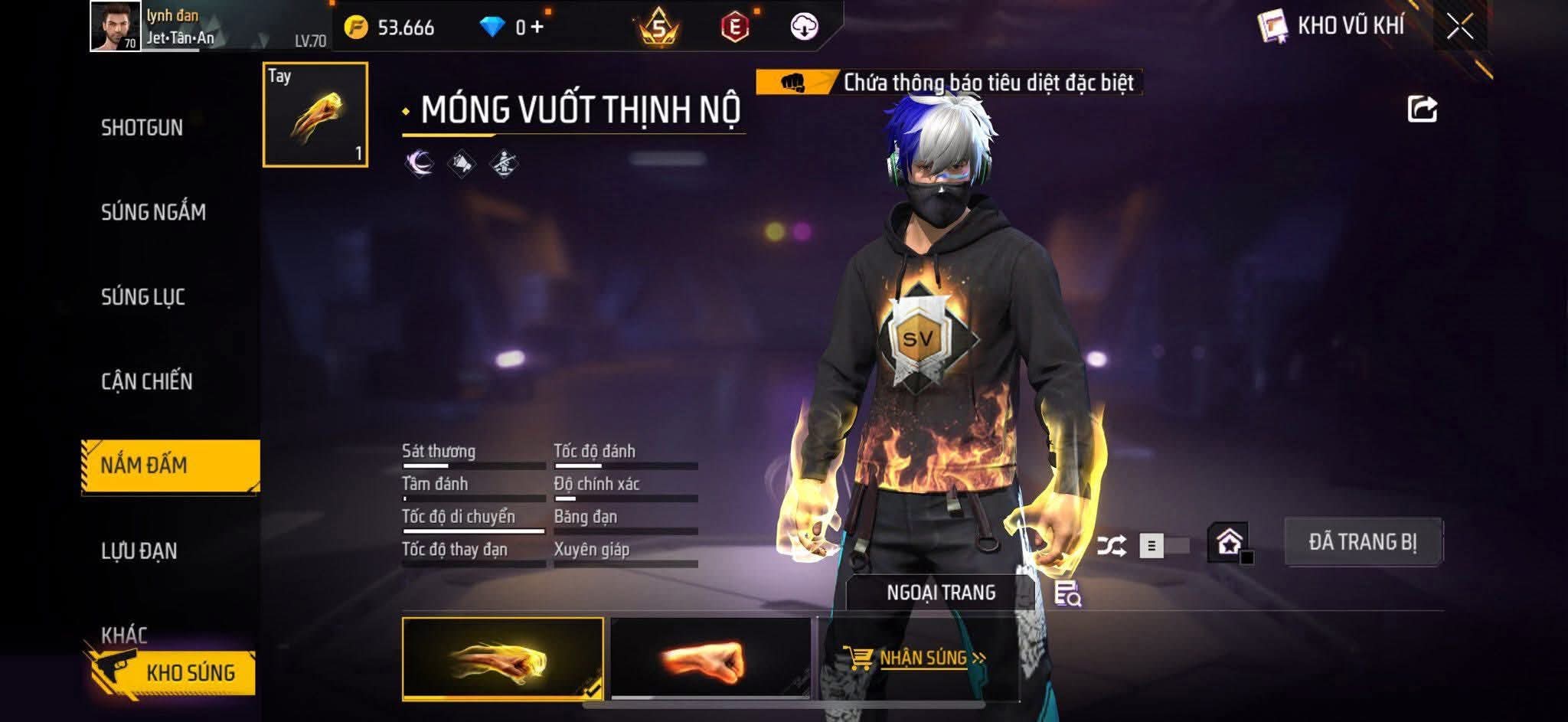The width and height of the screenshot is (1568, 722).
Task: Close the weapon vault screen
Action: tap(1459, 28)
